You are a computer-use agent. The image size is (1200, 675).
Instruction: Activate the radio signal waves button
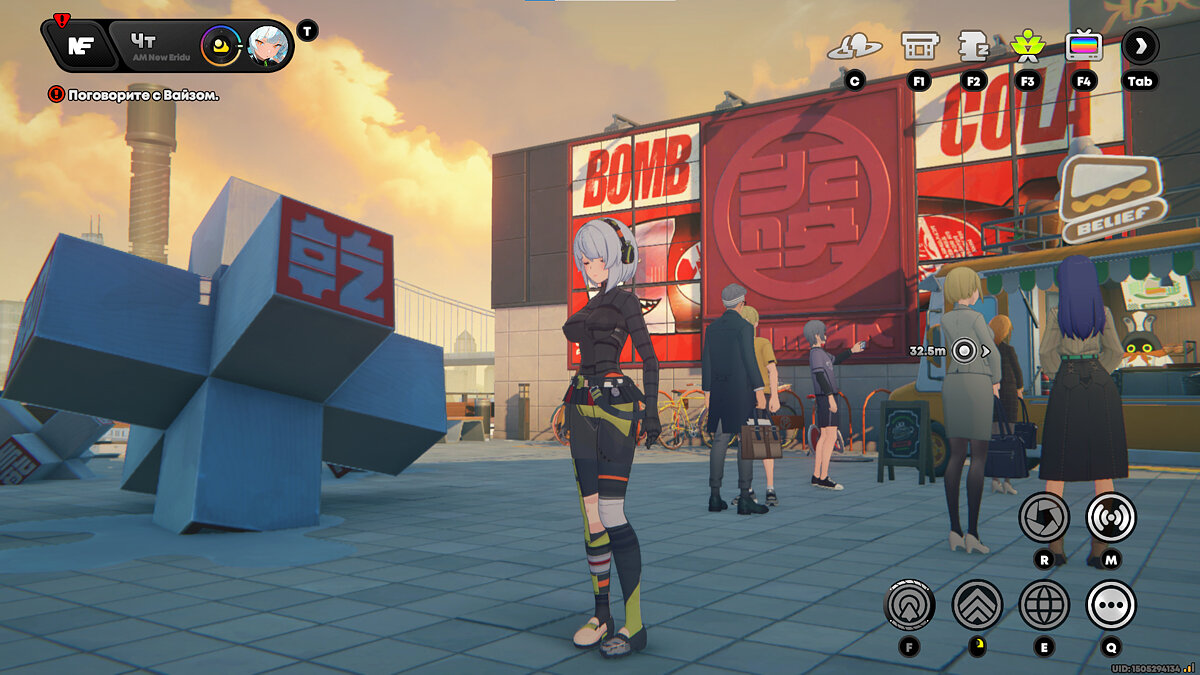pos(1110,517)
